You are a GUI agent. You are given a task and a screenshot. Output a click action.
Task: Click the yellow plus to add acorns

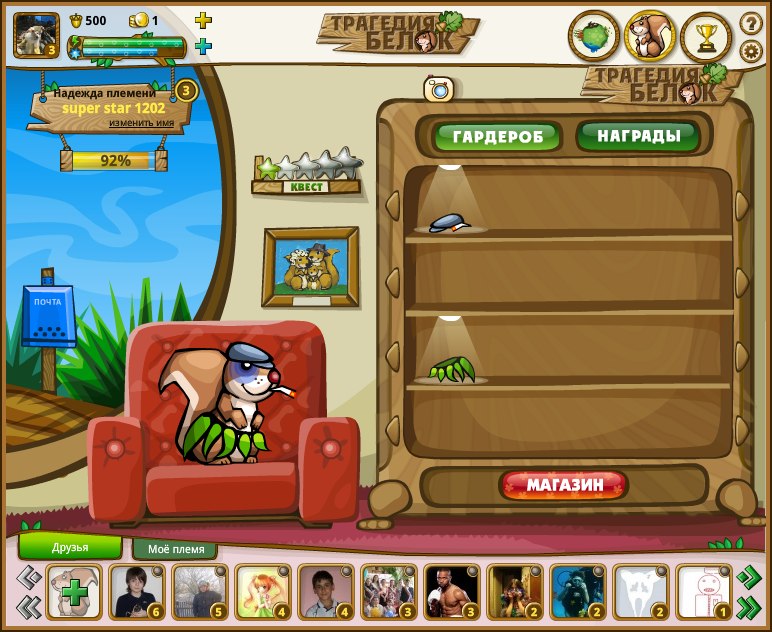pyautogui.click(x=203, y=20)
